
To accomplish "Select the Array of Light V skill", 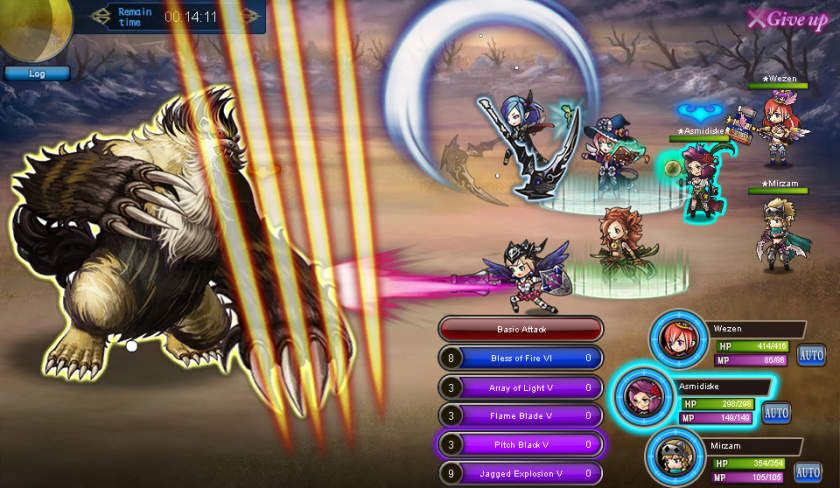I will point(521,387).
